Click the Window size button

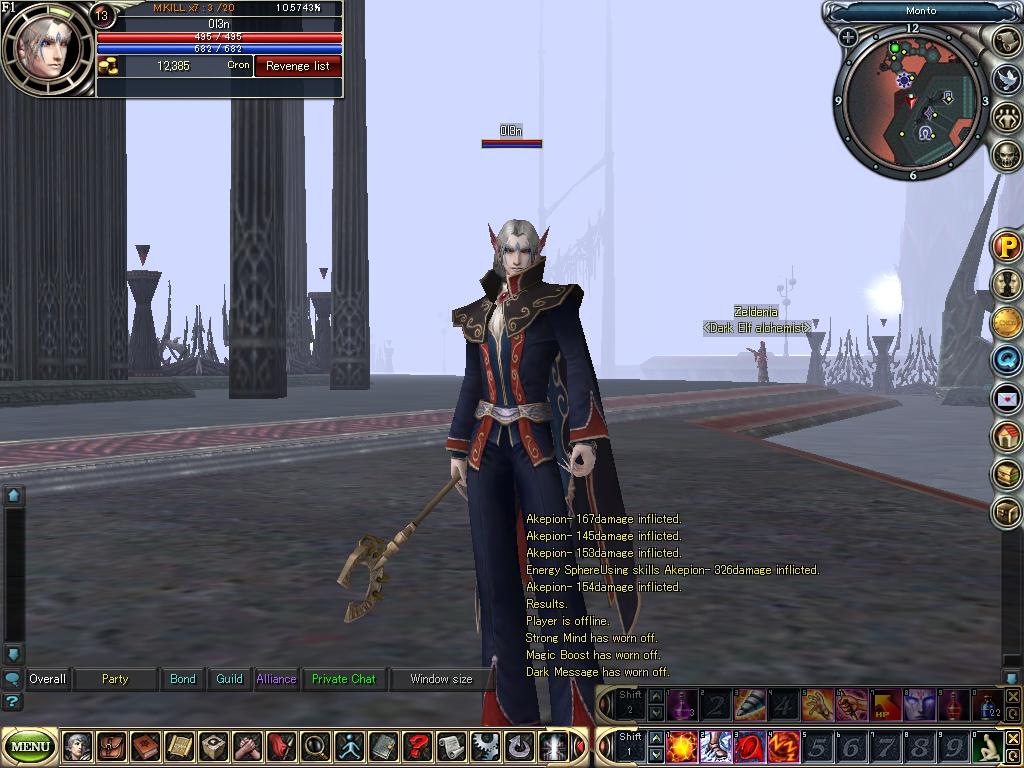441,679
